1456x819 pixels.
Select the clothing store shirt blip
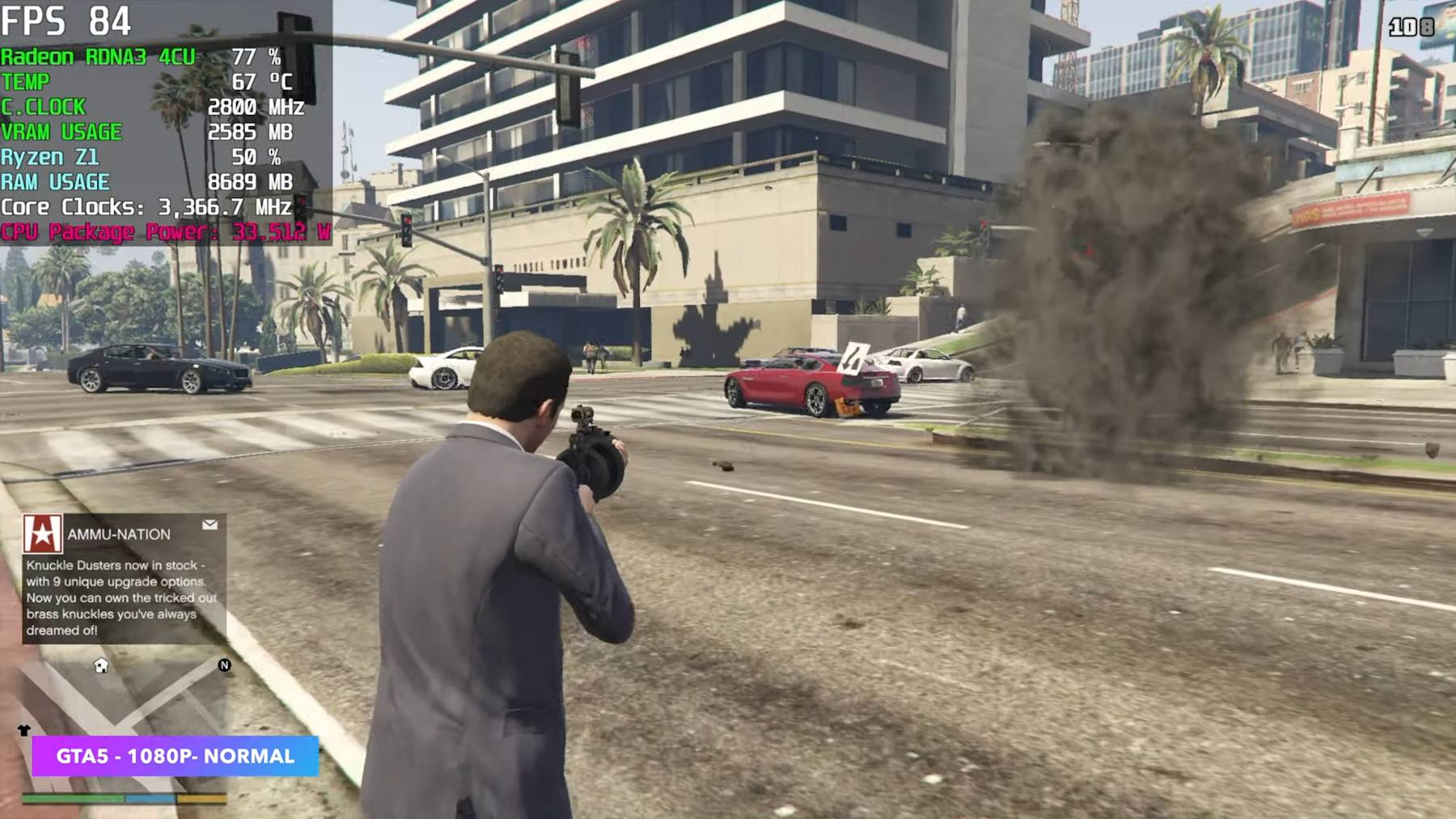point(23,730)
